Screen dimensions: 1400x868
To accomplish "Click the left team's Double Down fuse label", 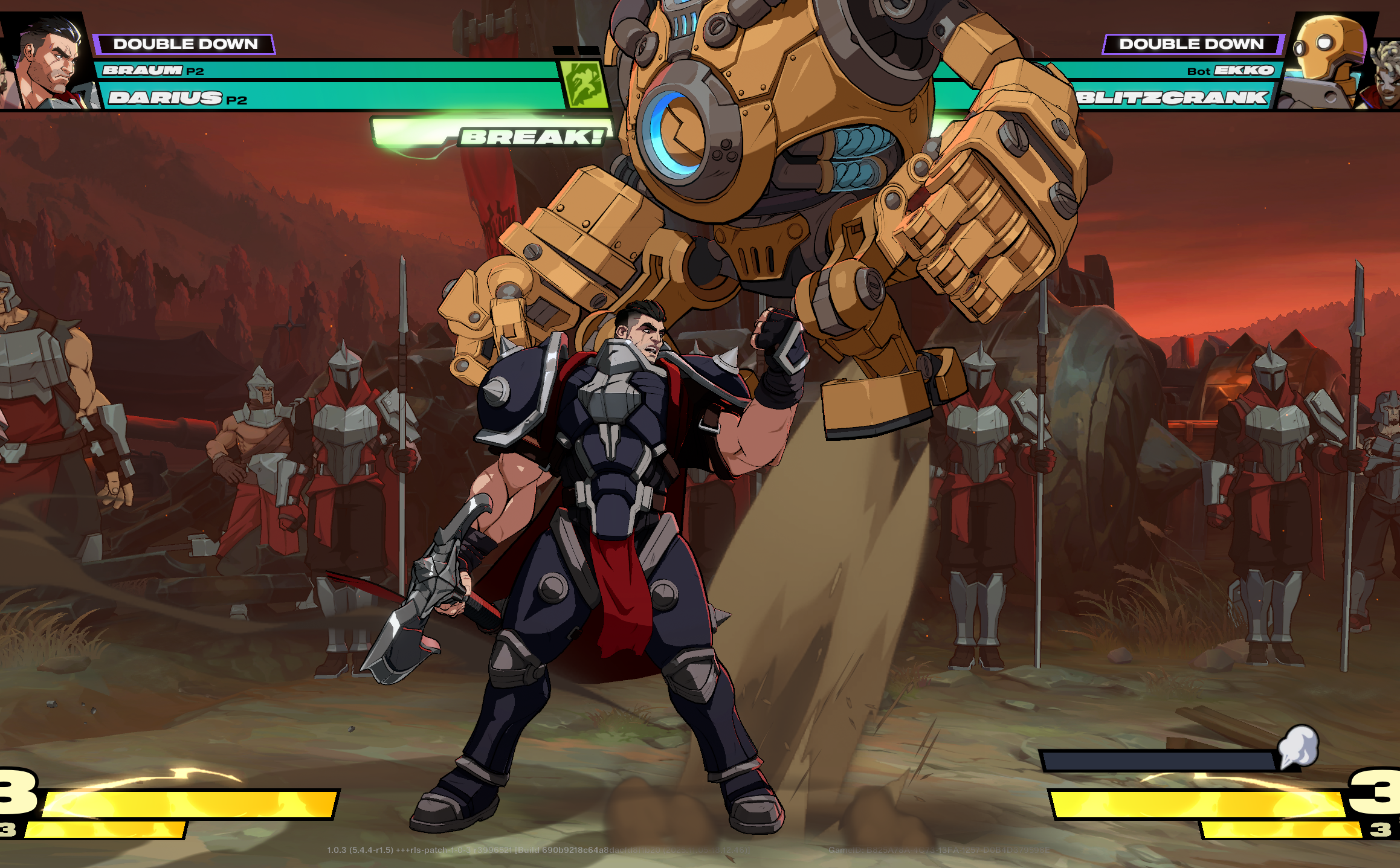I will (x=185, y=44).
